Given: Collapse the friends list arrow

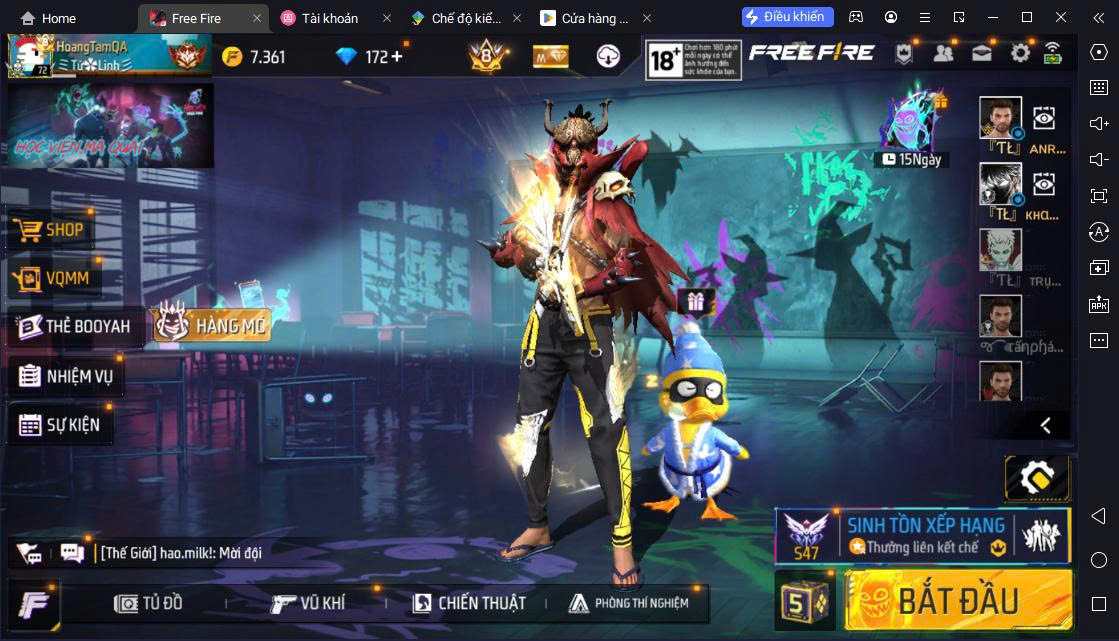Looking at the screenshot, I should point(1045,425).
